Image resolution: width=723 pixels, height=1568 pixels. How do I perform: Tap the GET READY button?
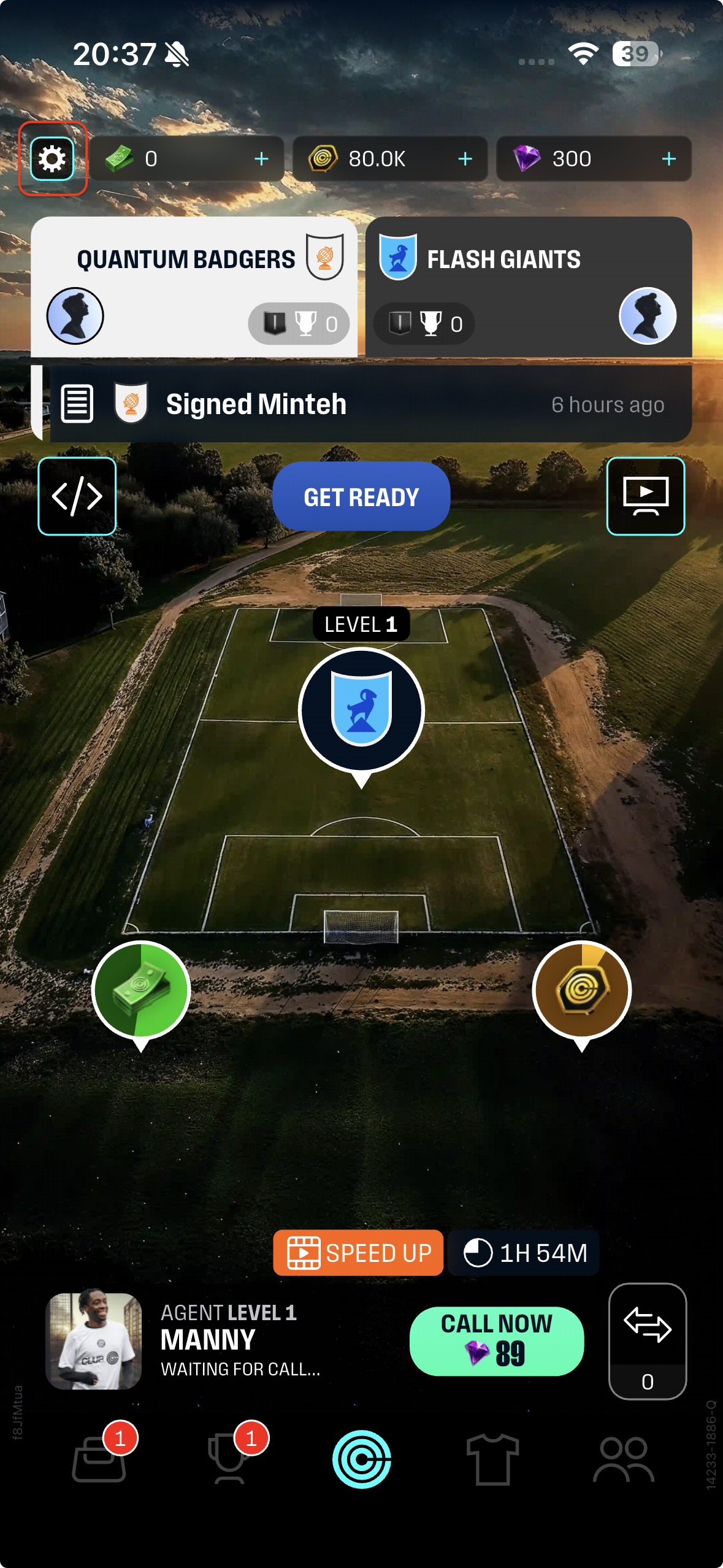(x=361, y=497)
